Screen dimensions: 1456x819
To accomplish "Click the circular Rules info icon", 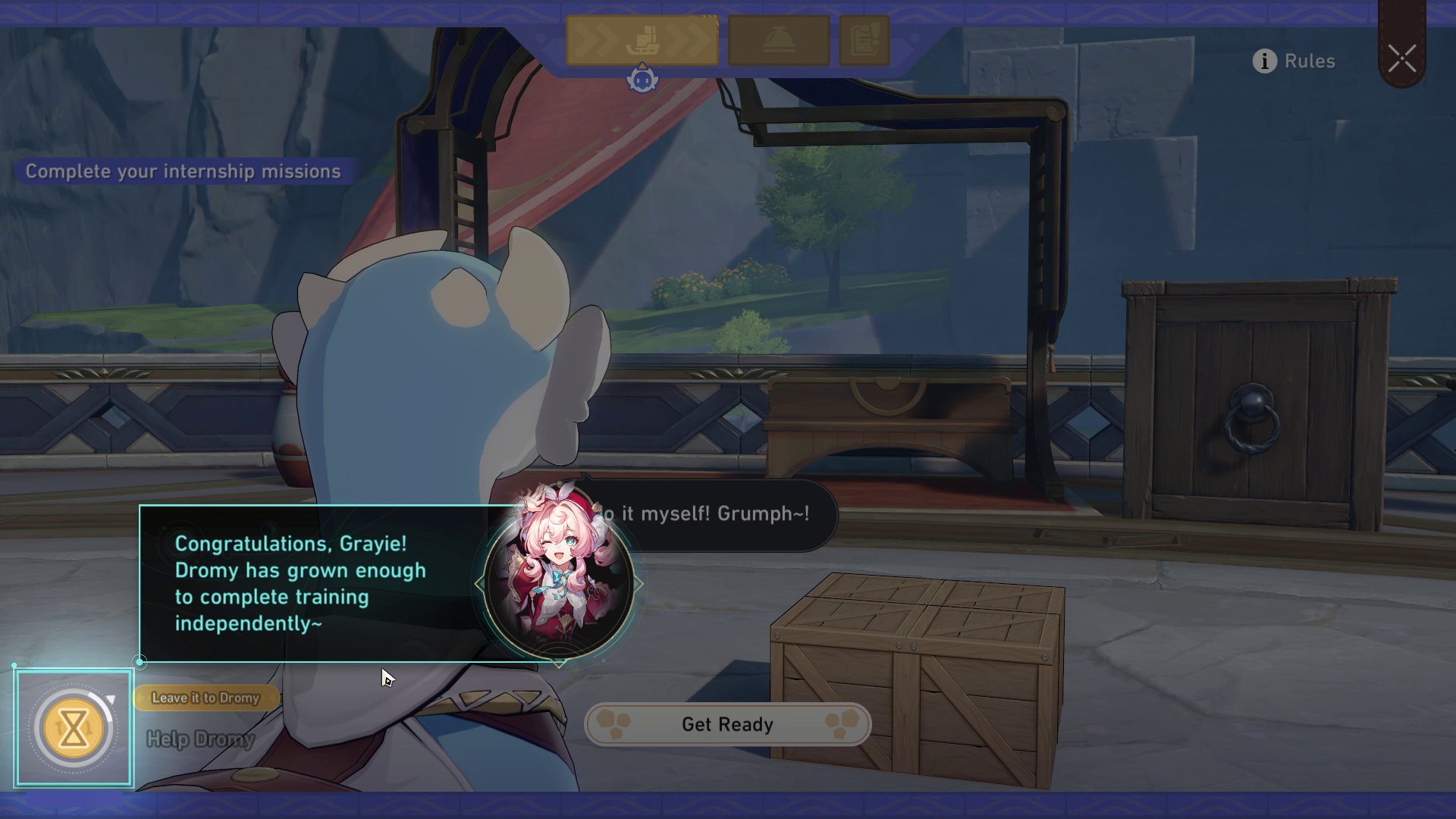I will pos(1265,61).
